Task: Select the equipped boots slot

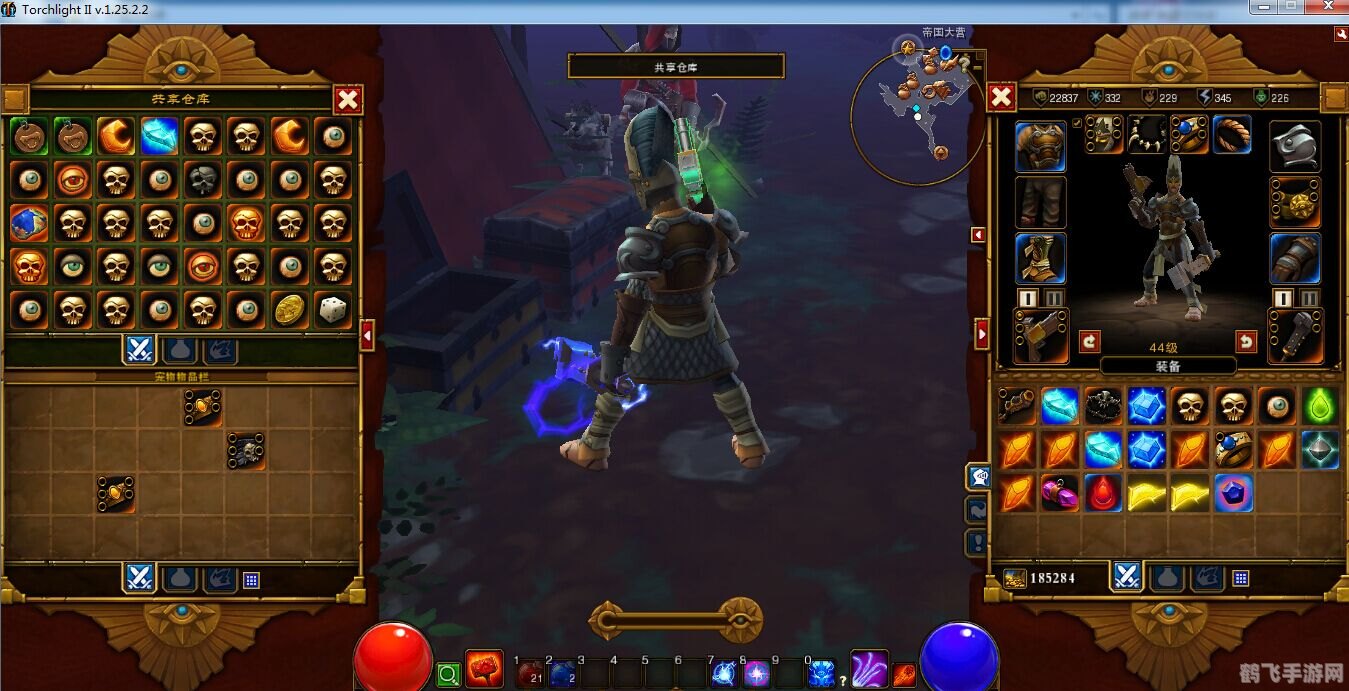Action: coord(1040,258)
